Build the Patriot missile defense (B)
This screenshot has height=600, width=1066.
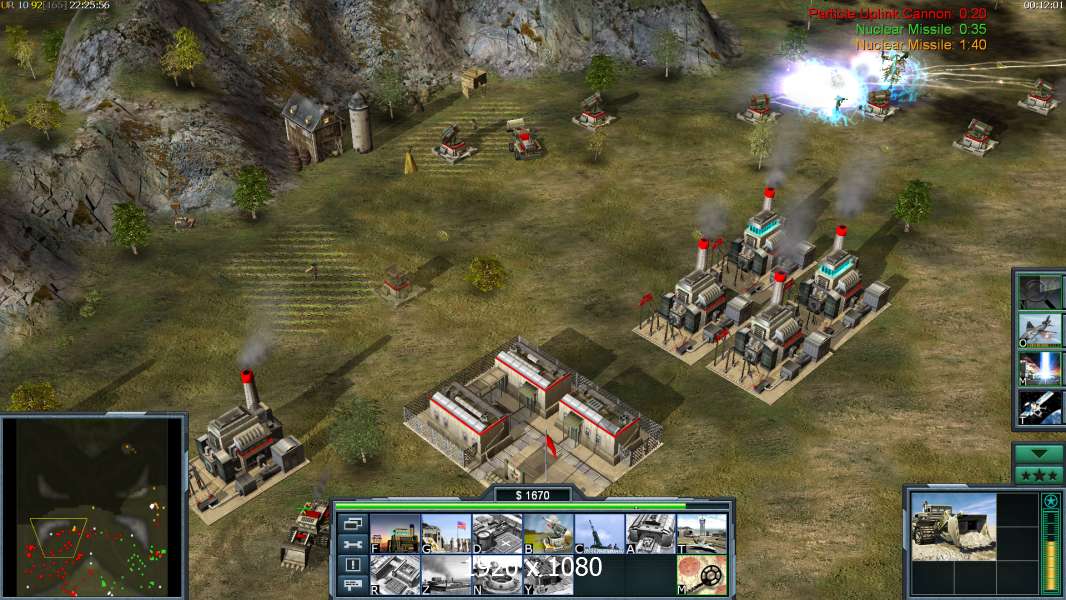point(548,534)
